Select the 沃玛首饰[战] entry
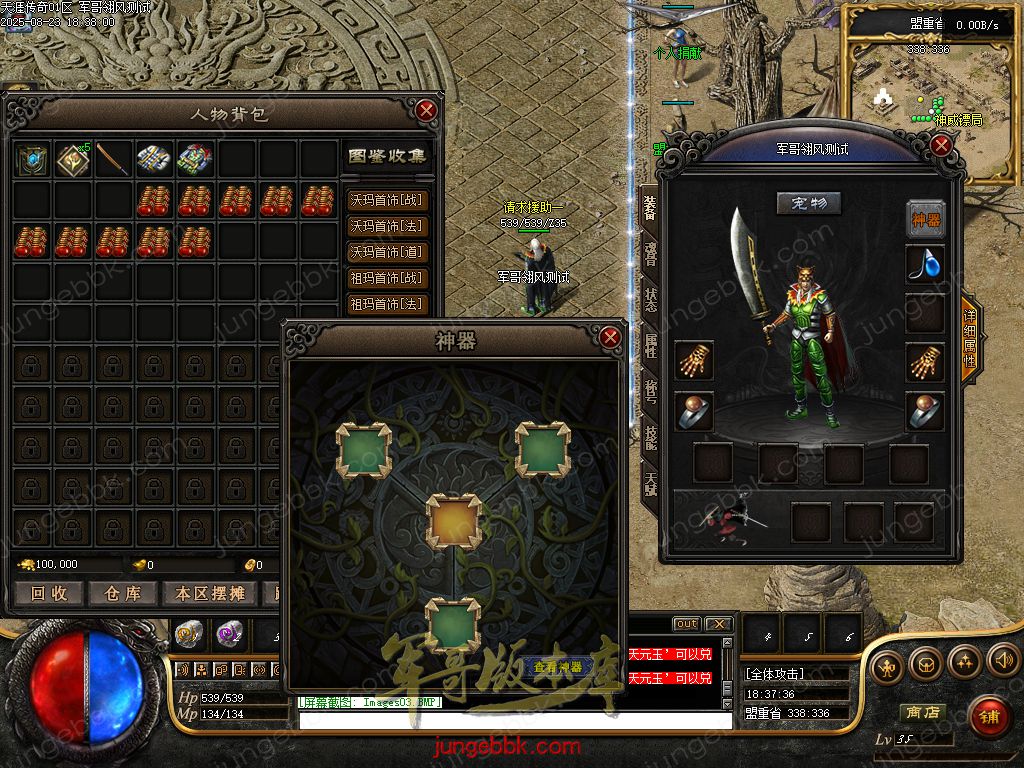 click(386, 200)
